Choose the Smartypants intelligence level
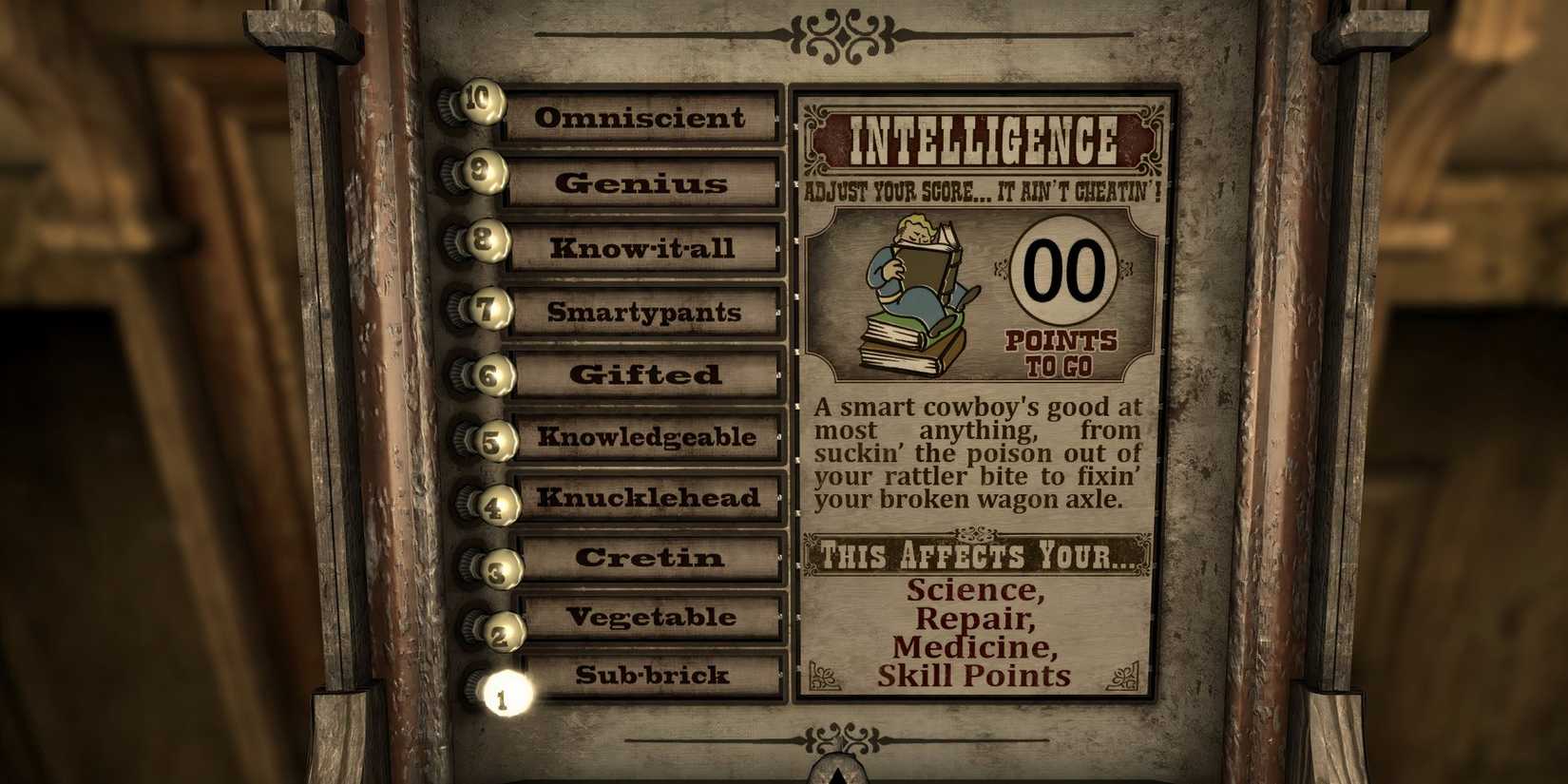 643,313
